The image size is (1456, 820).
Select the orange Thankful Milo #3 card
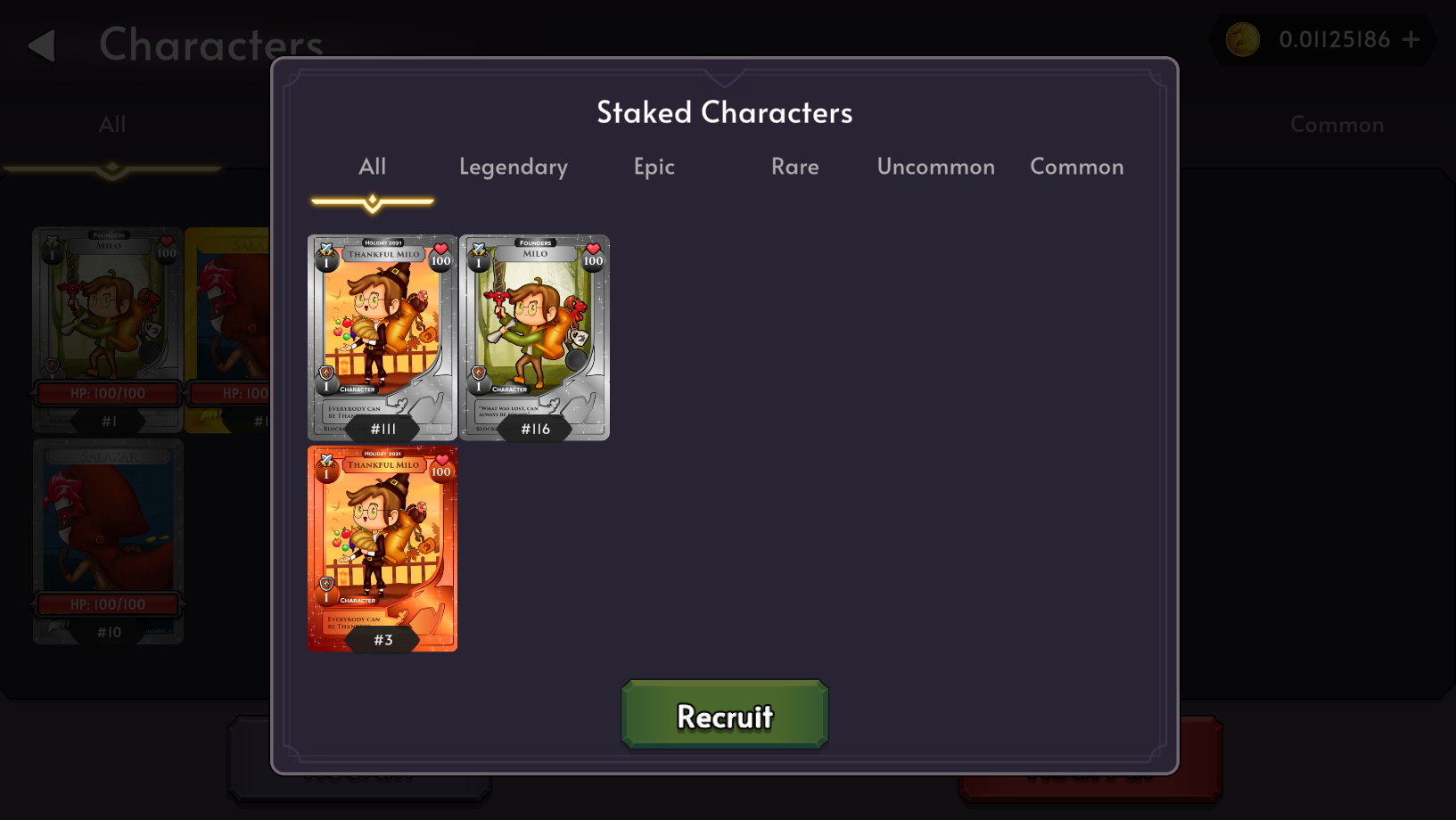coord(383,547)
